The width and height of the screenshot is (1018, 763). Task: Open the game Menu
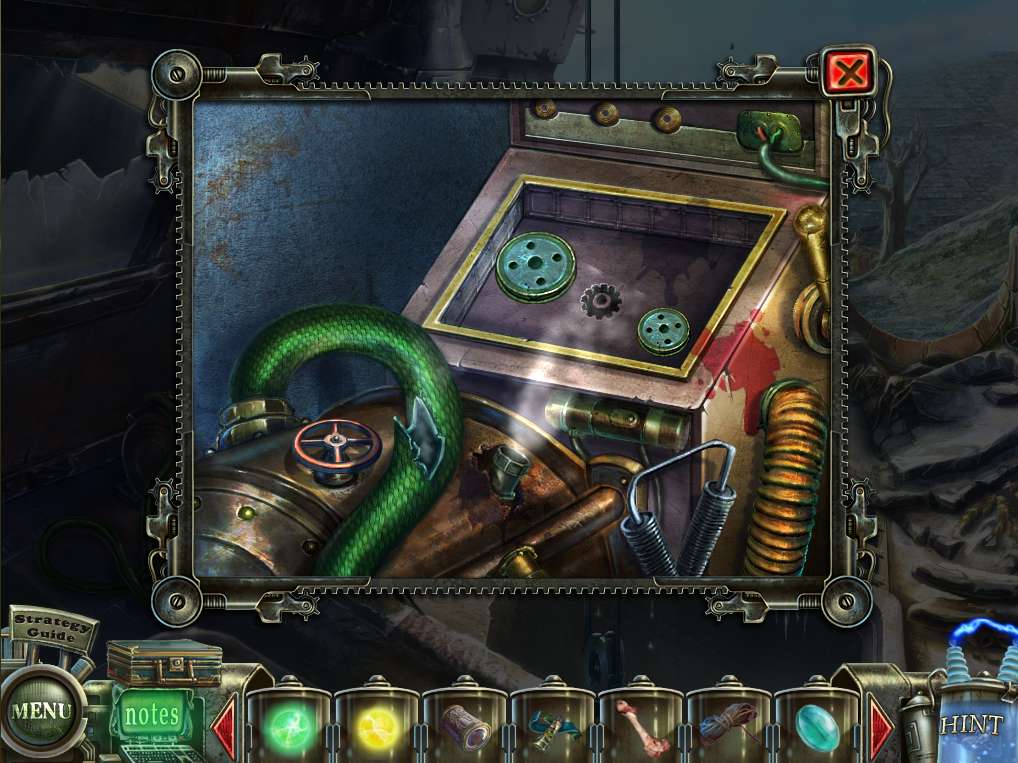click(41, 712)
